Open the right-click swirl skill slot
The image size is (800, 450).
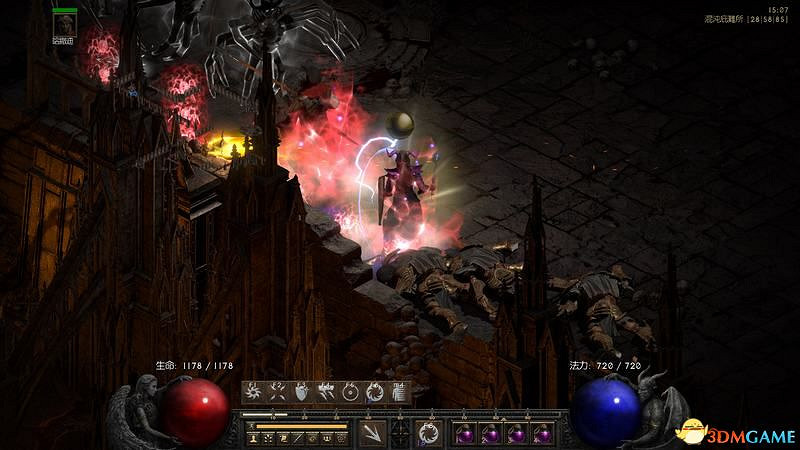pos(429,433)
